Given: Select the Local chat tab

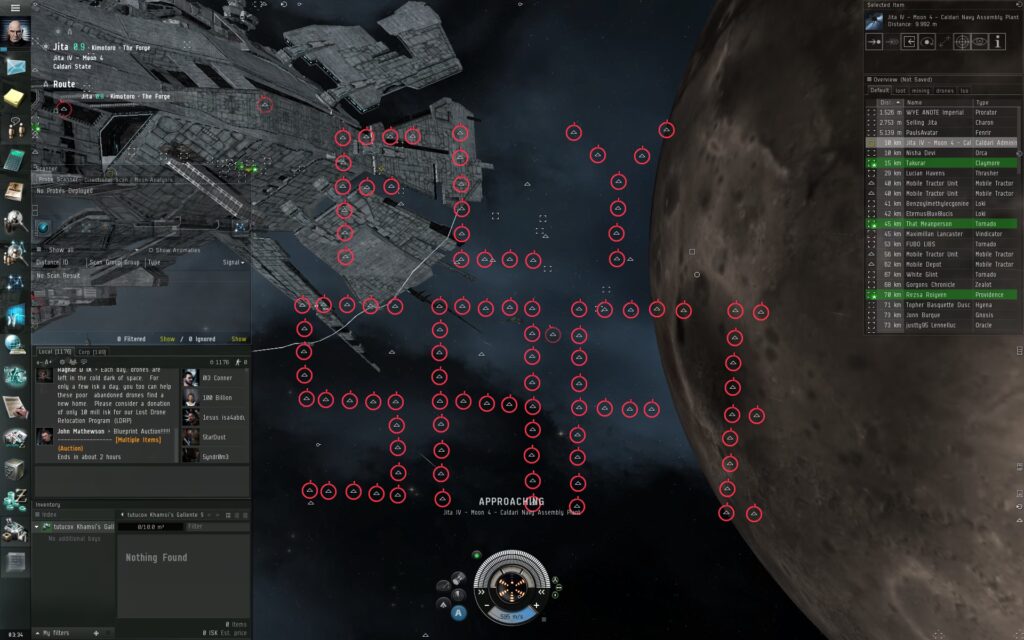Looking at the screenshot, I should click(x=55, y=352).
